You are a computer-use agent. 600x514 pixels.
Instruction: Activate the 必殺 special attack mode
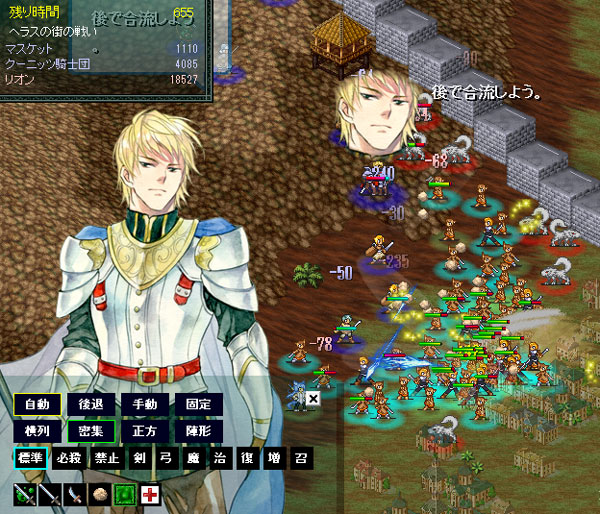tap(69, 459)
